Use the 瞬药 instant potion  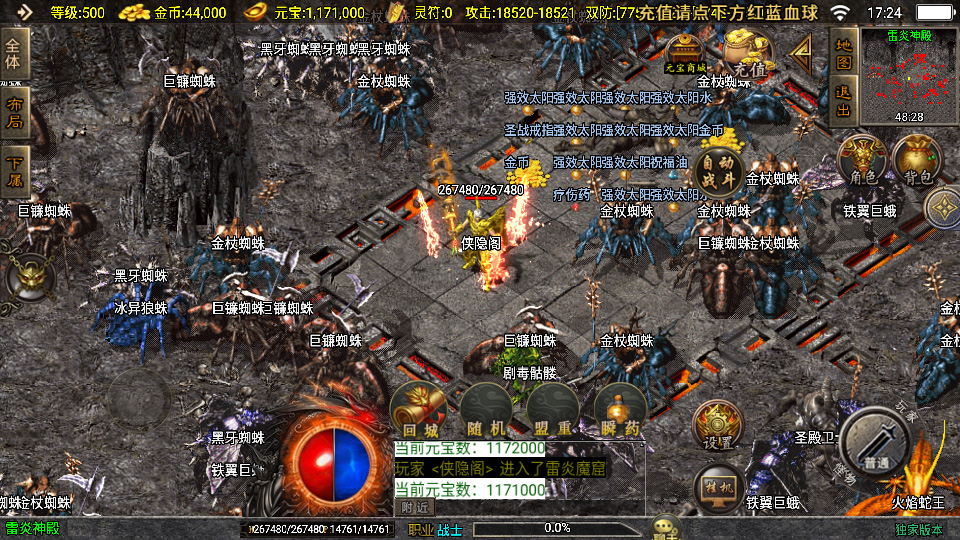coord(618,411)
